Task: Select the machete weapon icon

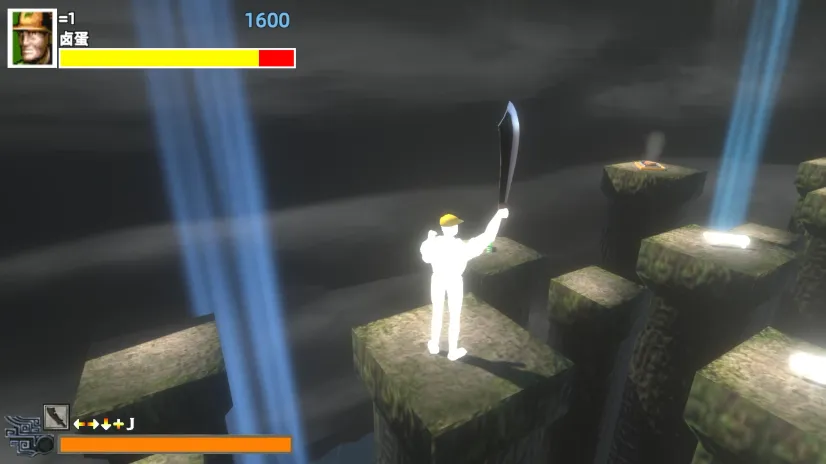Action: coord(56,416)
